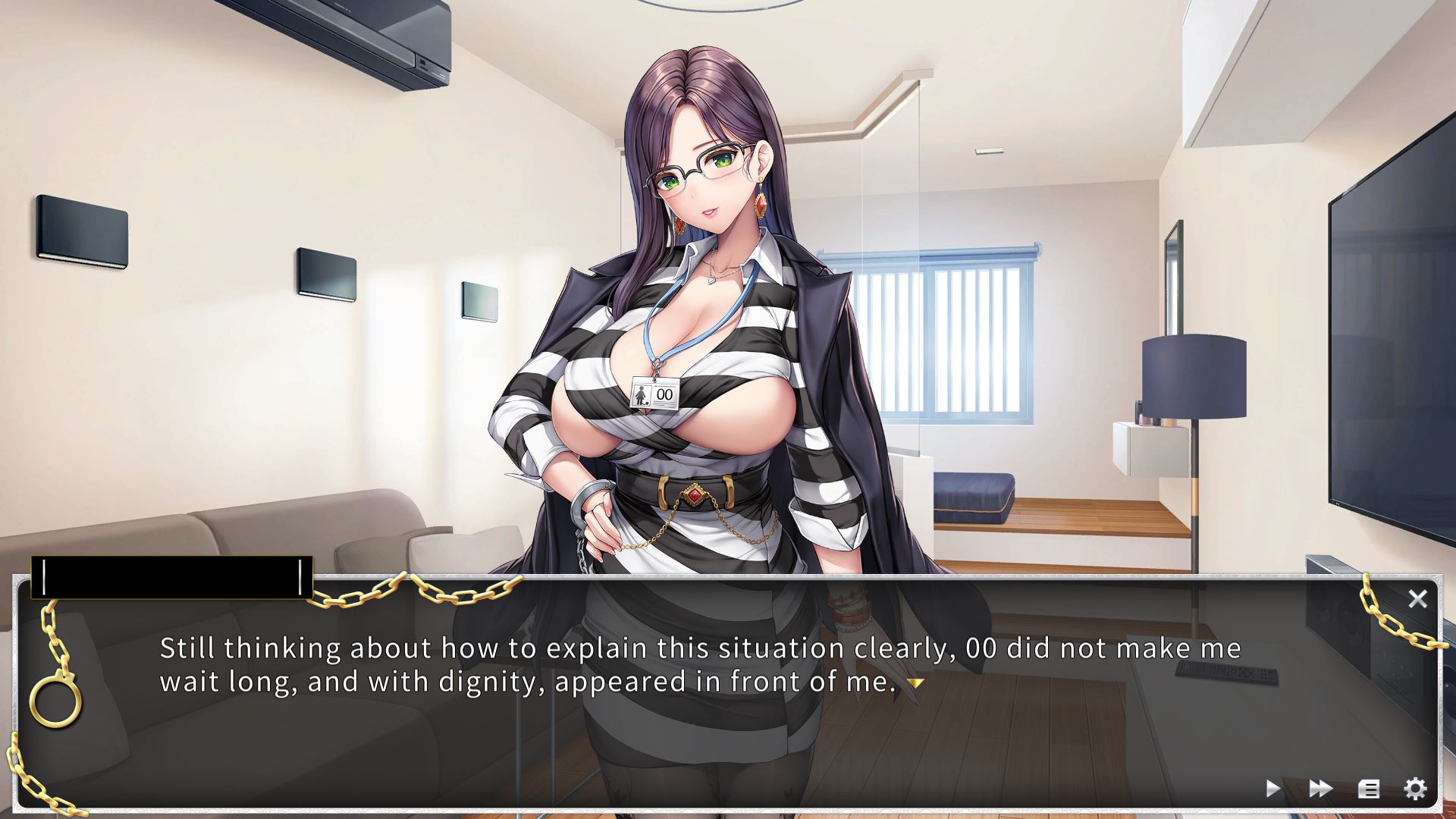1456x819 pixels.
Task: Open settings via the gear icon
Action: coord(1415,789)
